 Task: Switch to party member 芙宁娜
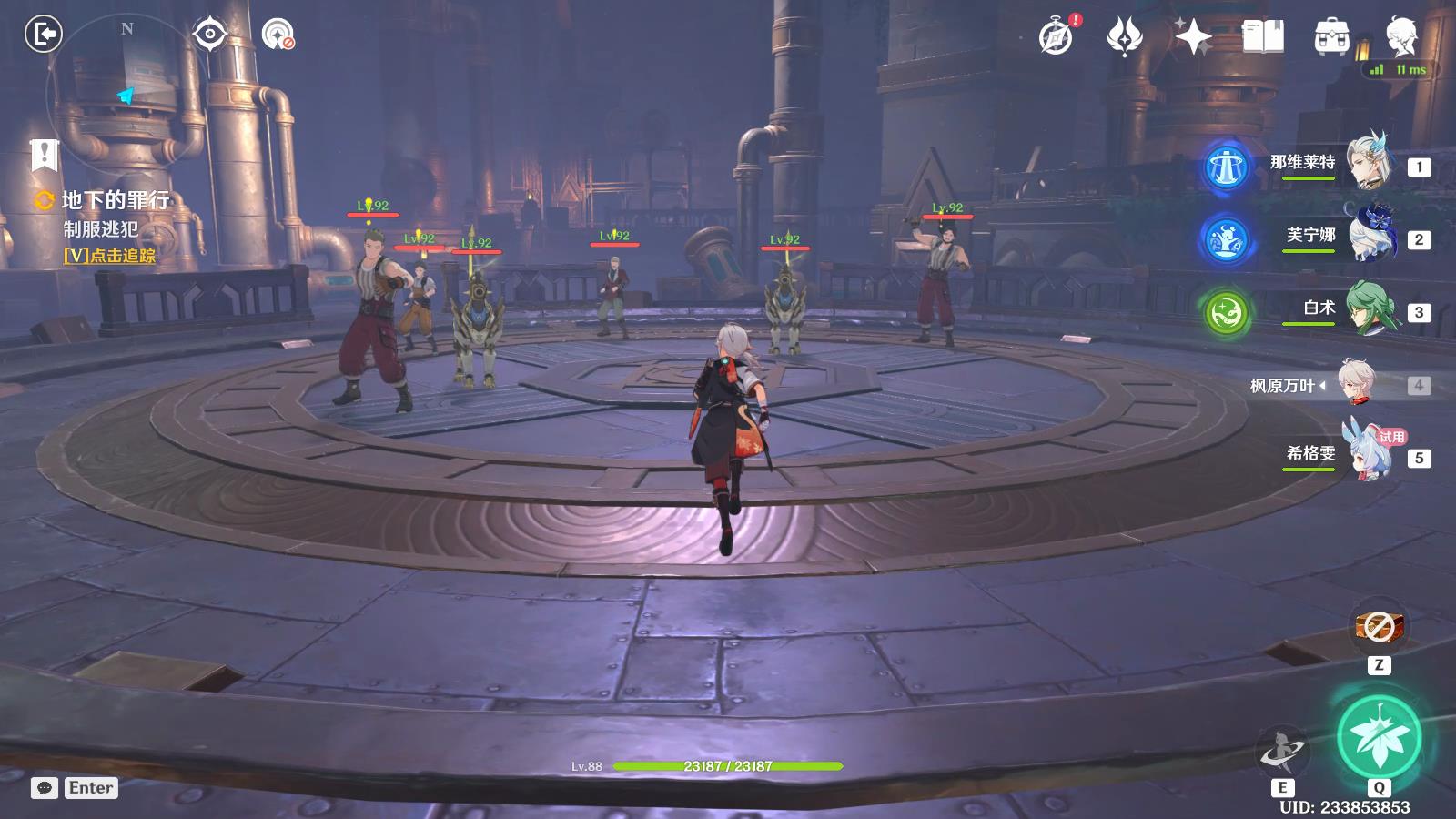tap(1368, 238)
